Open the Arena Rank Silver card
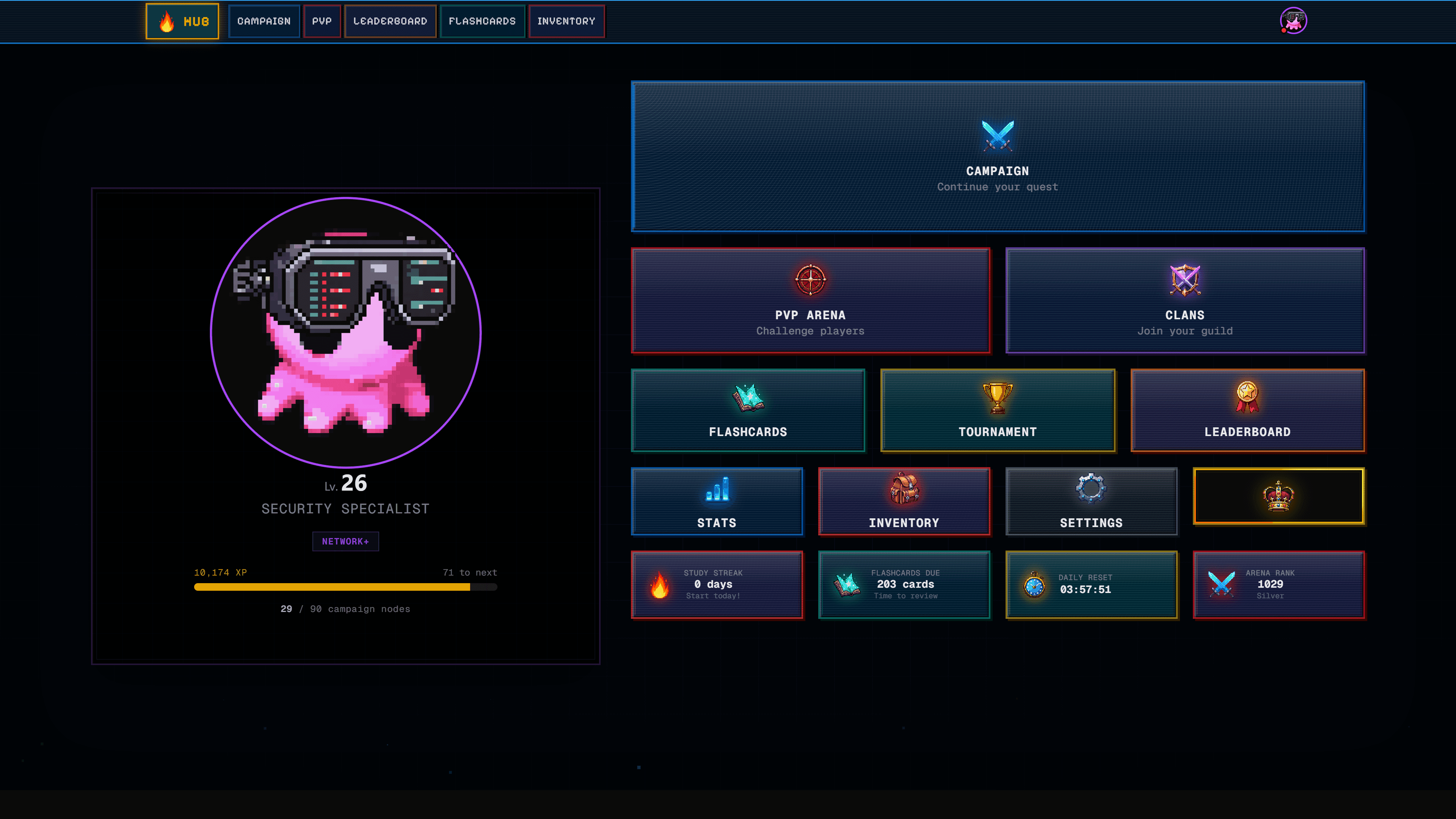Viewport: 1456px width, 819px height. point(1279,584)
